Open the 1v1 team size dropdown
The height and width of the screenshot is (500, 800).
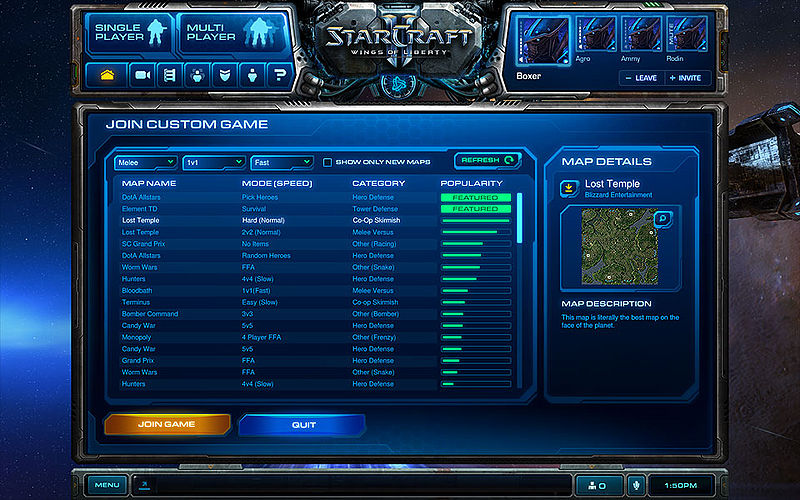212,162
